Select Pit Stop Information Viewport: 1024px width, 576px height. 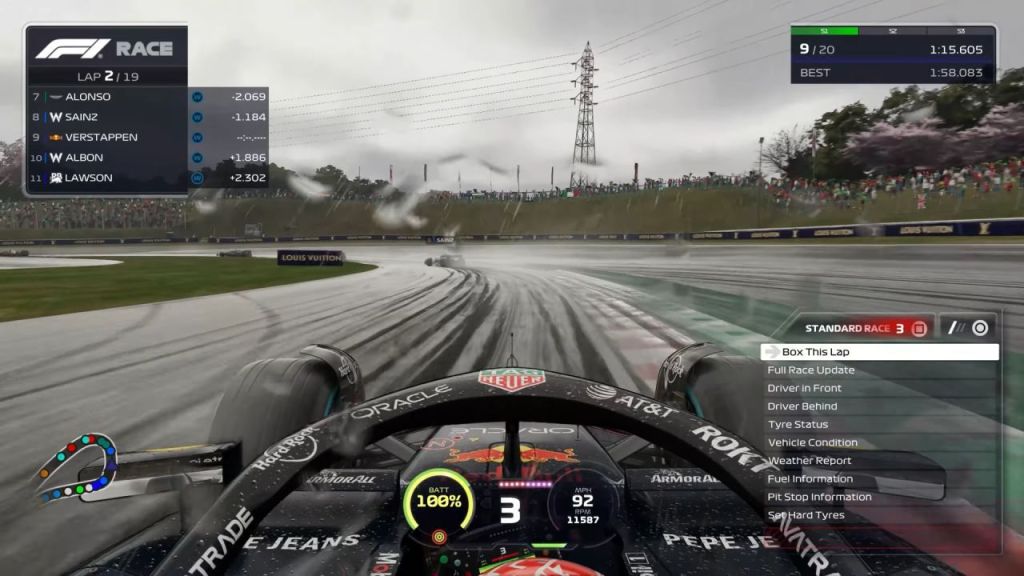[878, 497]
